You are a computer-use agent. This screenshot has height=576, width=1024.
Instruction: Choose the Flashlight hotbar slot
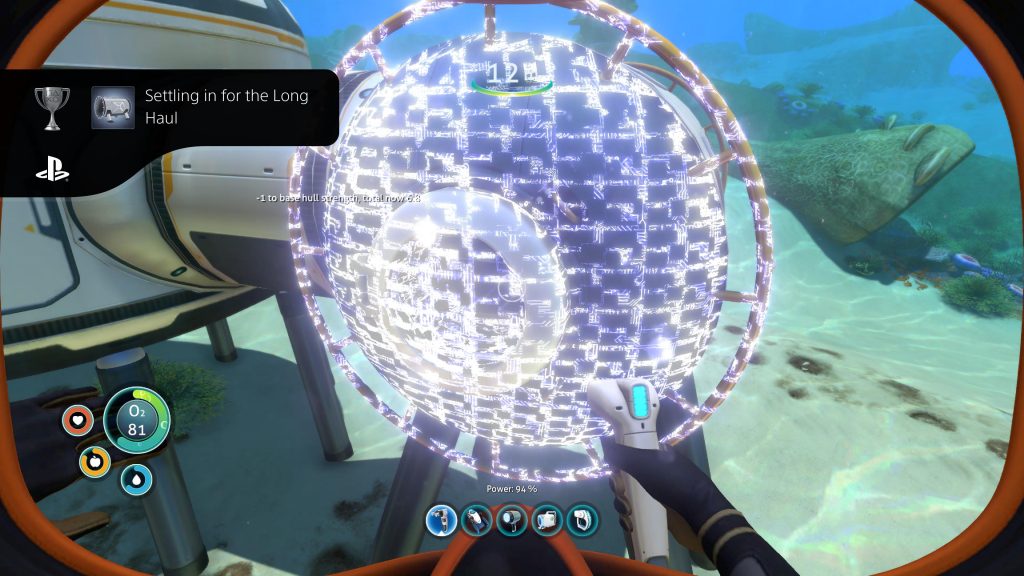(512, 520)
